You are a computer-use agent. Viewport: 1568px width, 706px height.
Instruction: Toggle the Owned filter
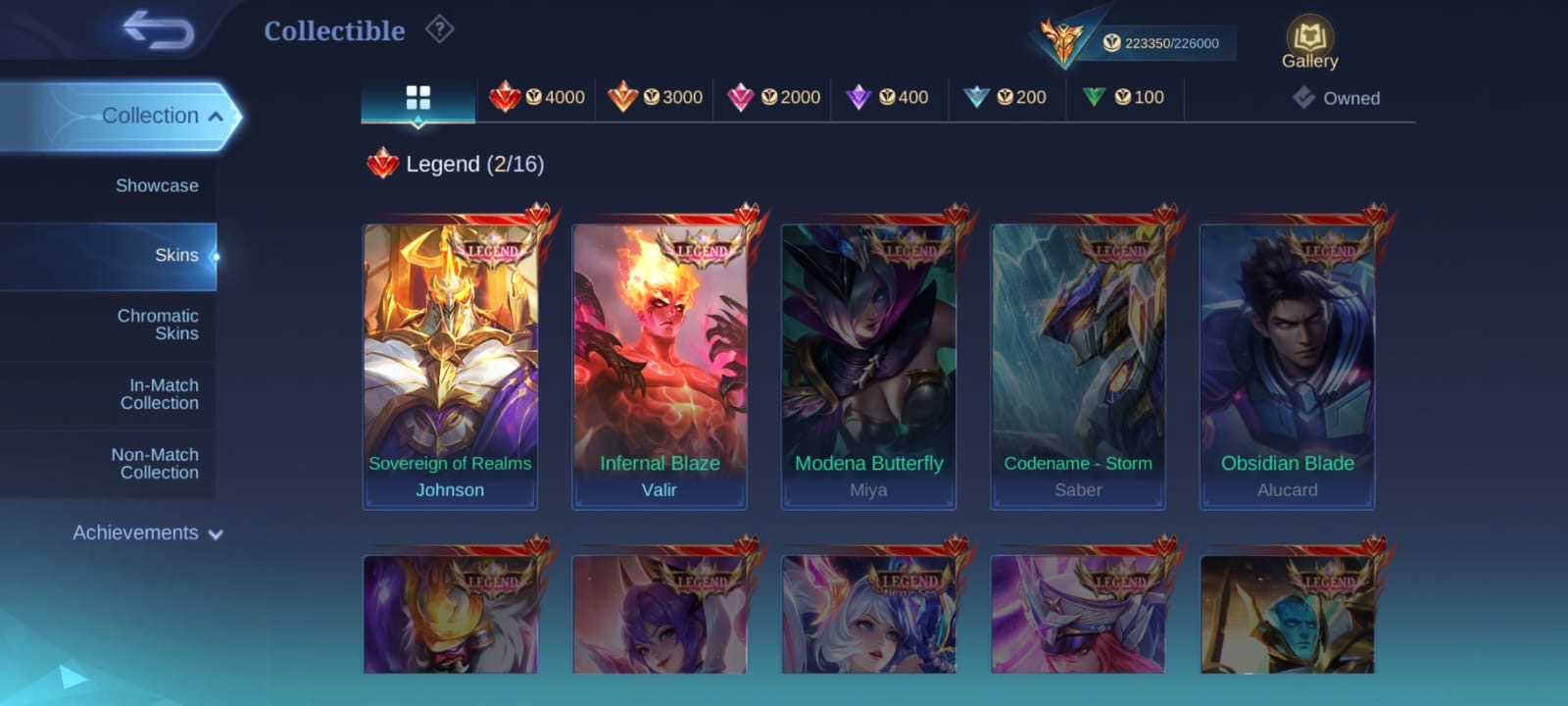[1337, 98]
